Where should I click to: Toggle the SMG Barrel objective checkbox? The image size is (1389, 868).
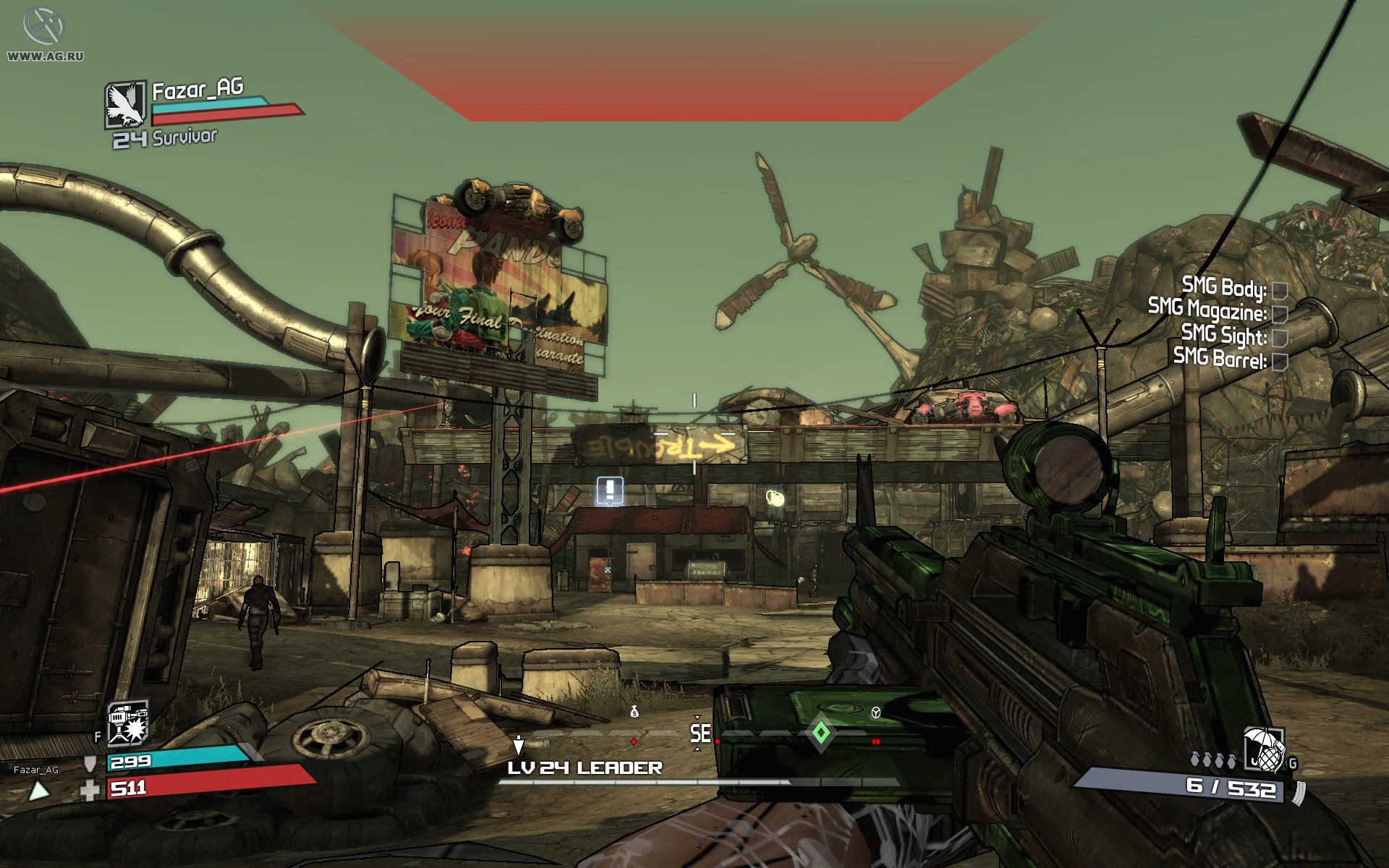1279,361
